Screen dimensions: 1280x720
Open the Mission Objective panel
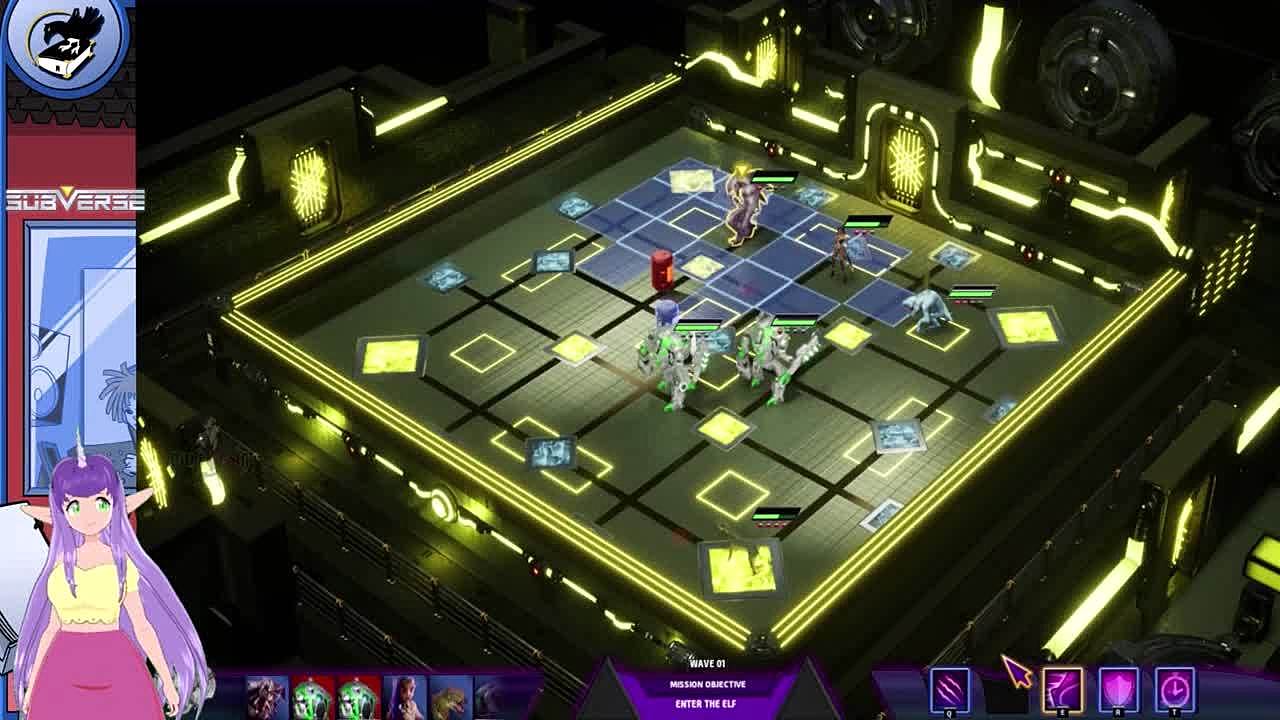707,685
